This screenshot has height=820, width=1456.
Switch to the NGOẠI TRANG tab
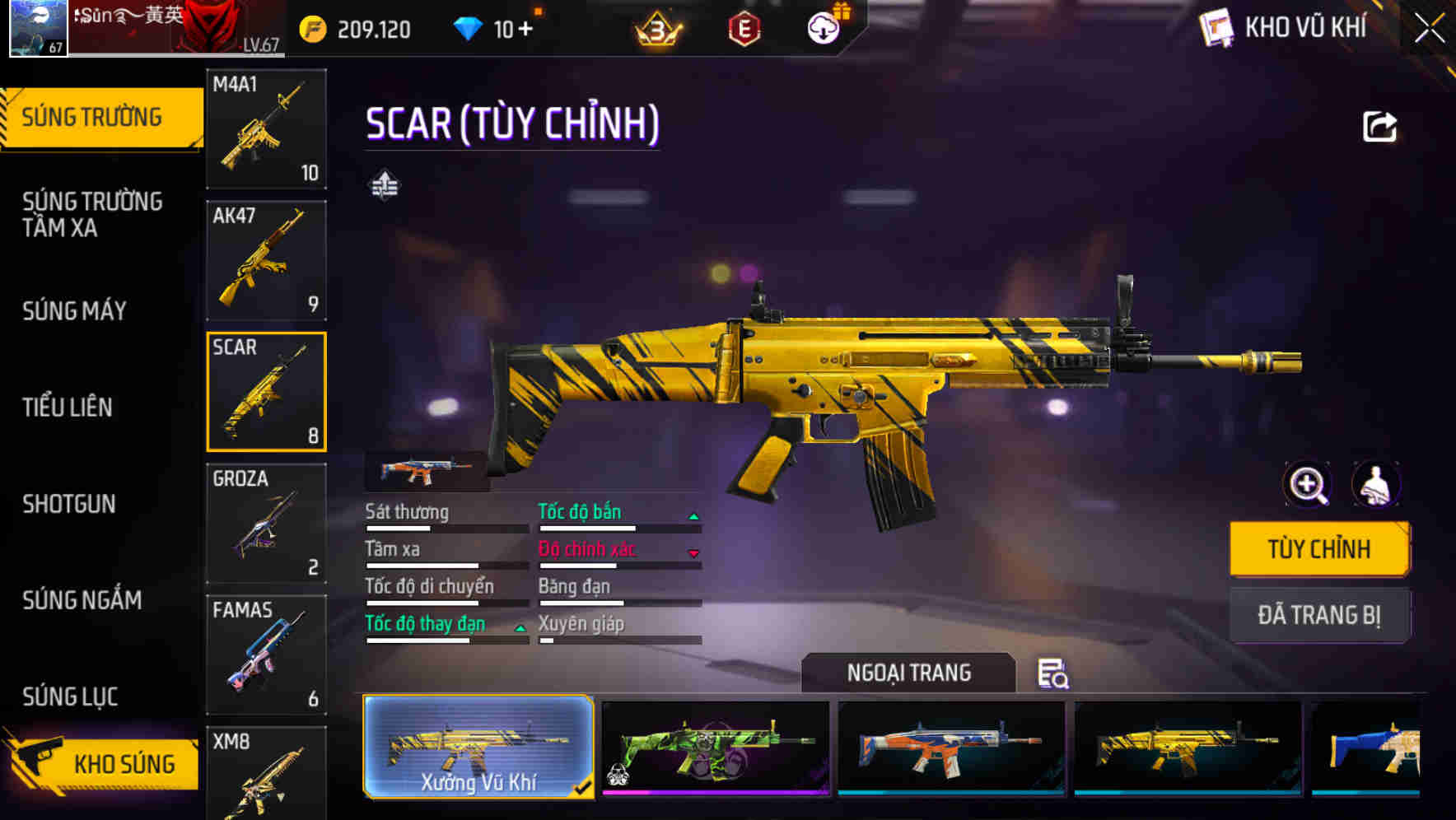909,673
